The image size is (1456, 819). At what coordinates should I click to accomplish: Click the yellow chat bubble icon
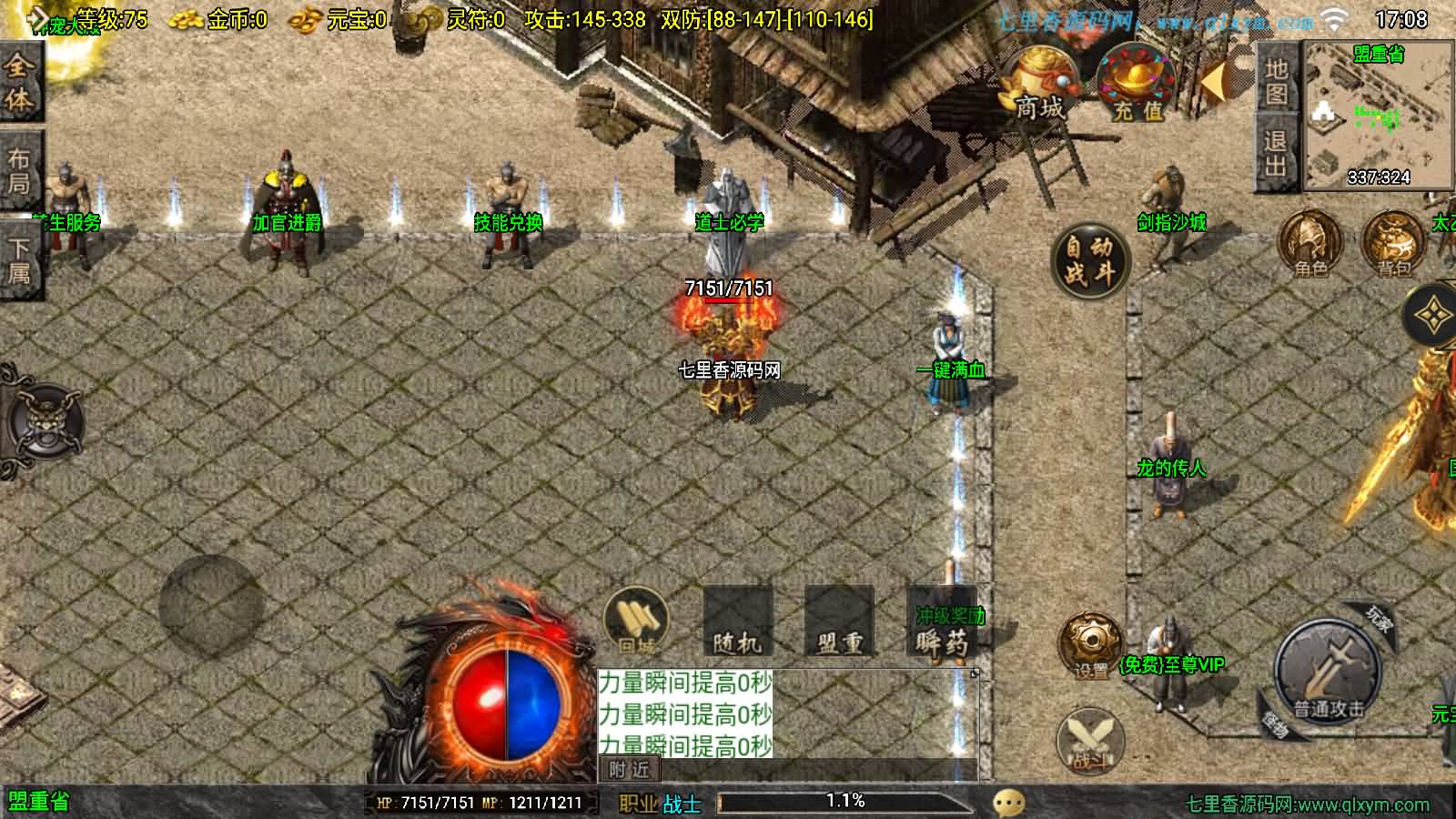pos(1008,803)
